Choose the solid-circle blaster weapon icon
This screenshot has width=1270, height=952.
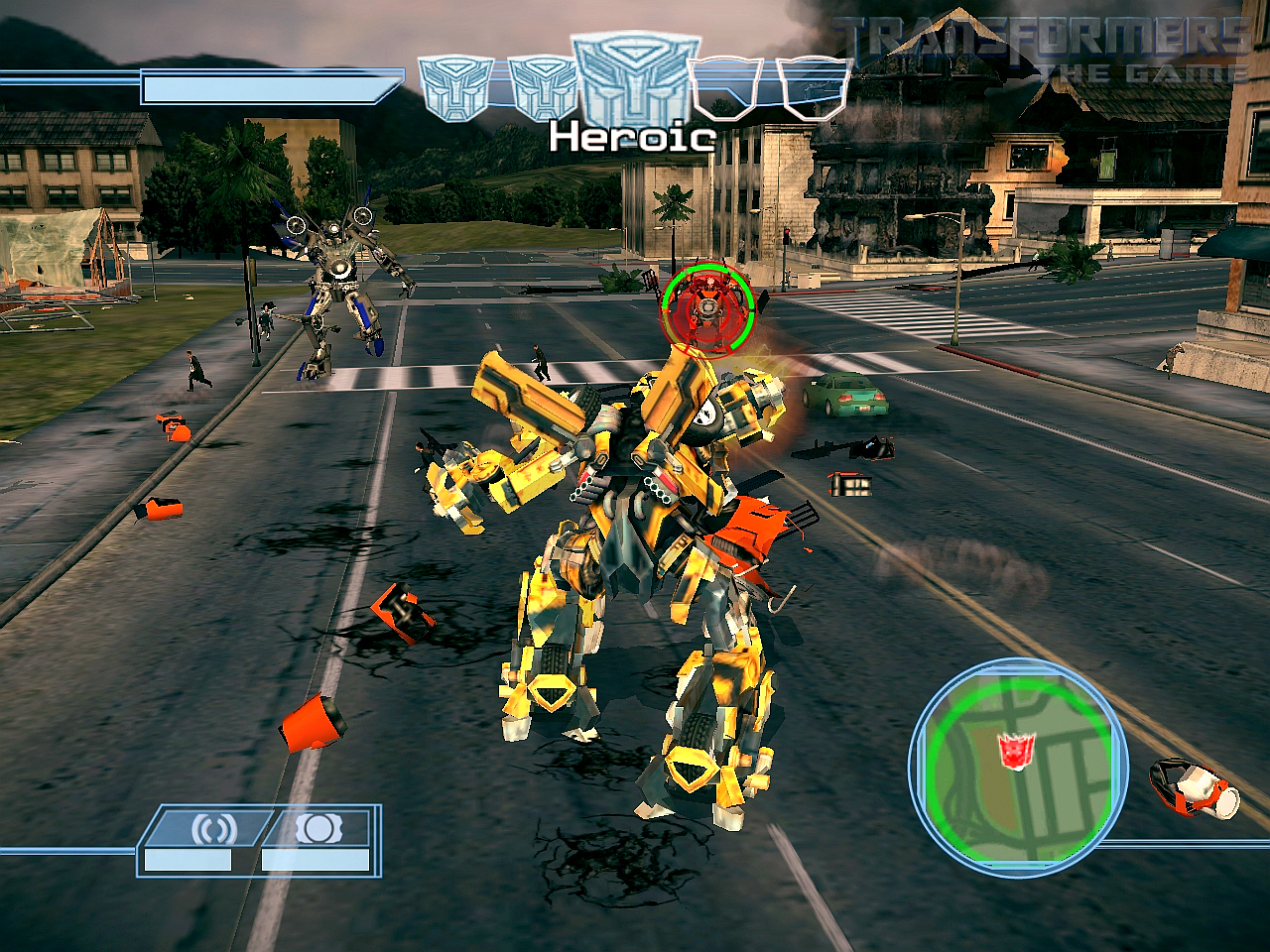tap(313, 828)
